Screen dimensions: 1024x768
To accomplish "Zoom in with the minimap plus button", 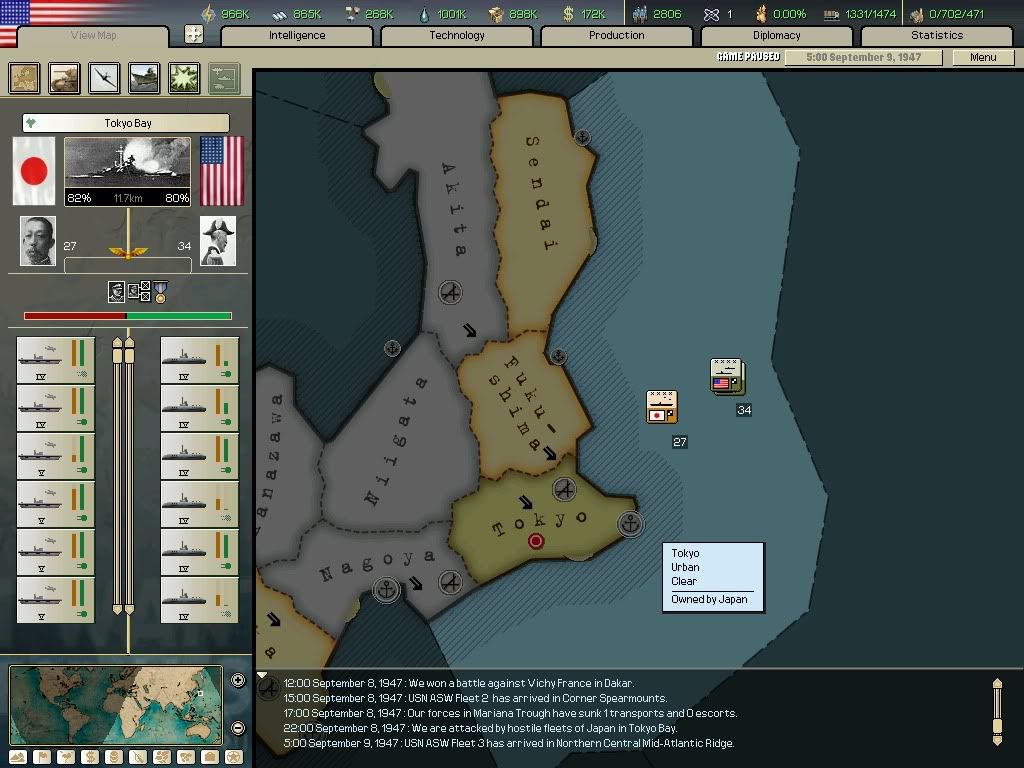I will pyautogui.click(x=238, y=681).
